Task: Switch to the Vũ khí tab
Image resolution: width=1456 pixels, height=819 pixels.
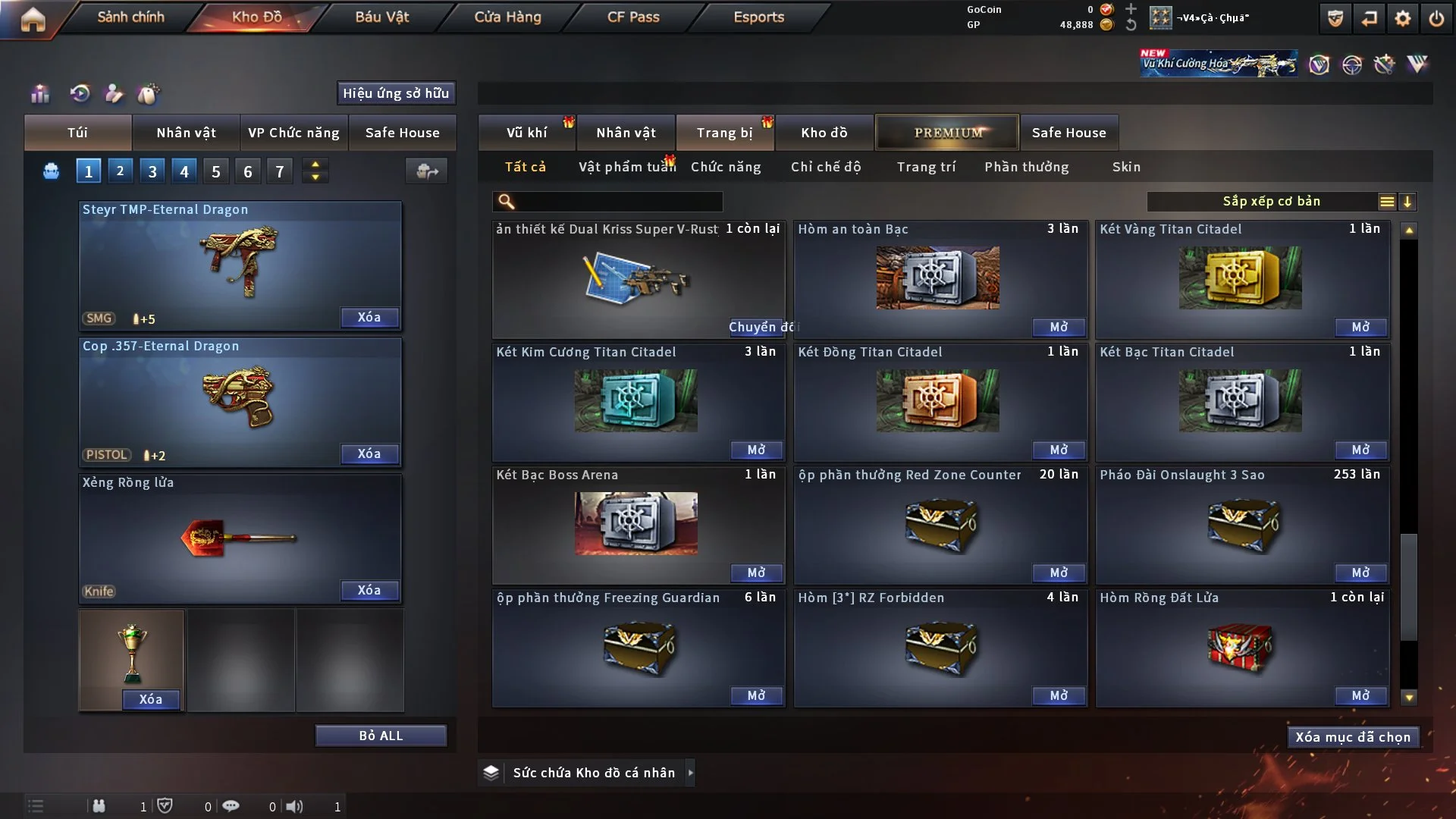Action: coord(526,133)
